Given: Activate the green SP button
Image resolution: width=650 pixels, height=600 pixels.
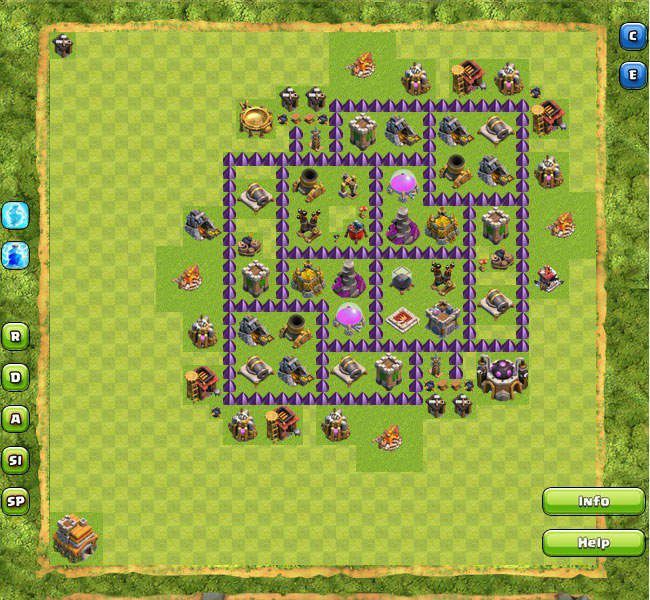Looking at the screenshot, I should tap(15, 501).
